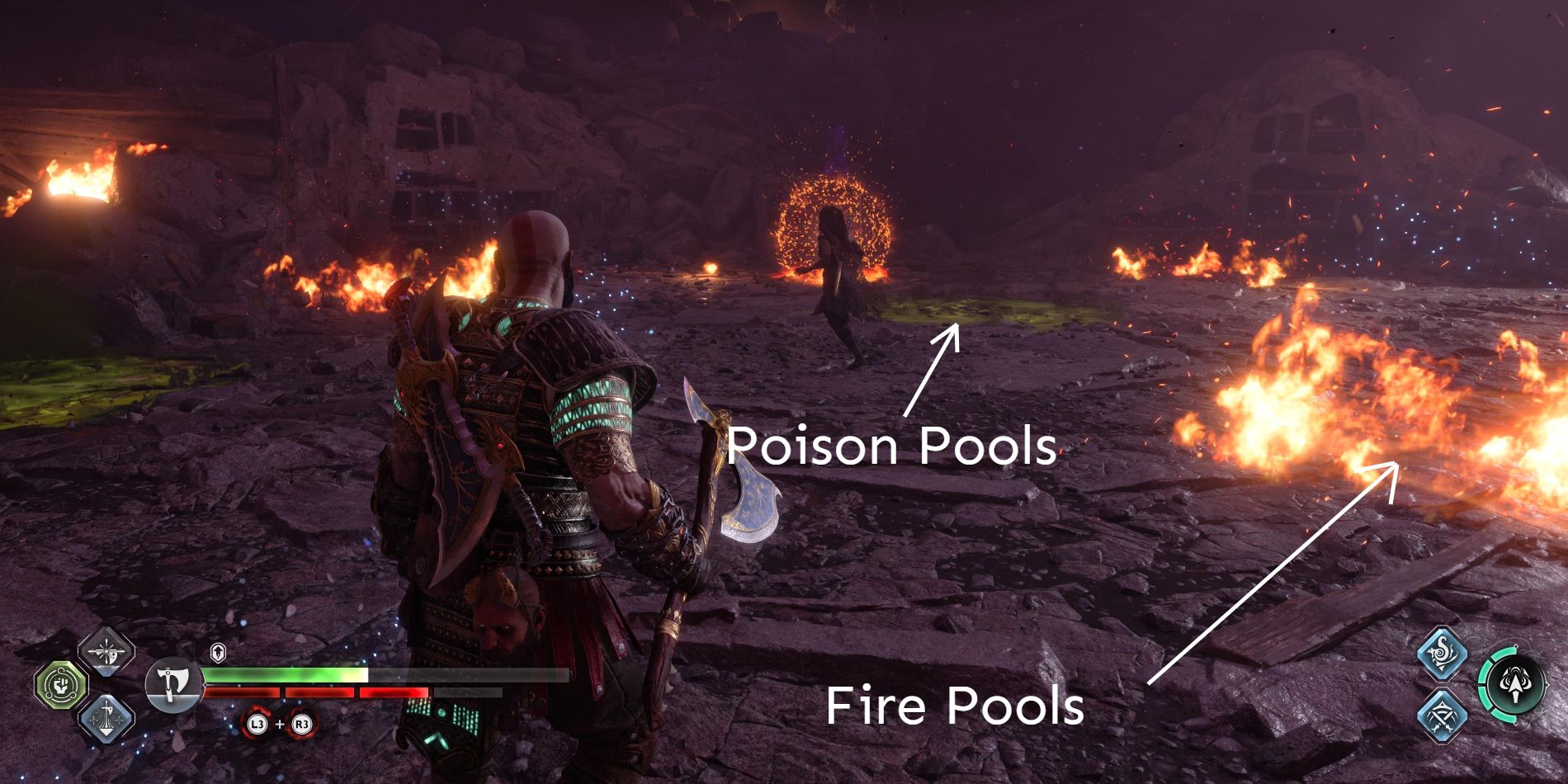The image size is (1568, 784).
Task: Click the plus sign between L3 and R3
Action: point(280,724)
